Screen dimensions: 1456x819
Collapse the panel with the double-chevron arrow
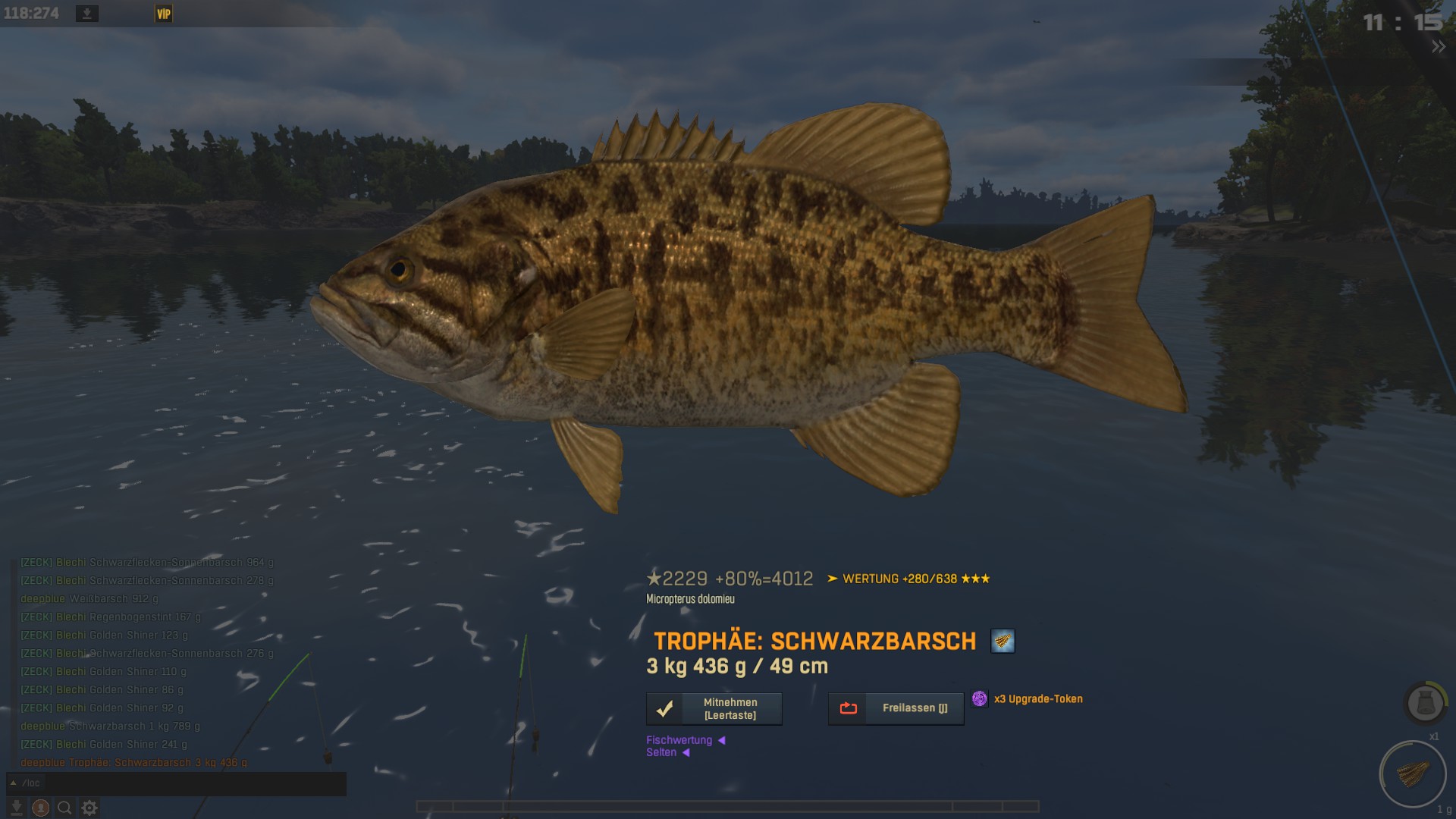[1438, 47]
